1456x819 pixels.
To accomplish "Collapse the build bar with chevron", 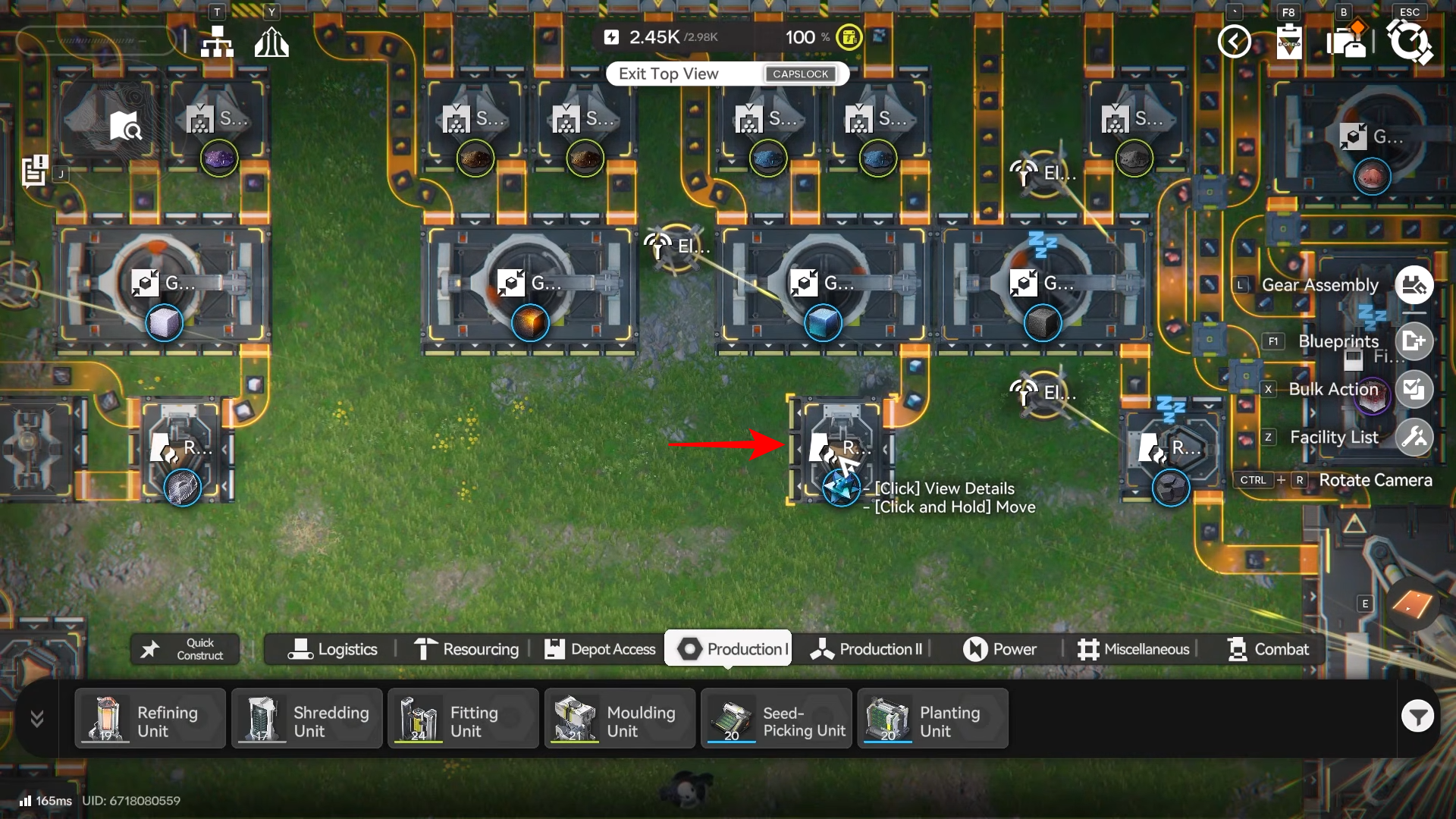I will pyautogui.click(x=37, y=718).
